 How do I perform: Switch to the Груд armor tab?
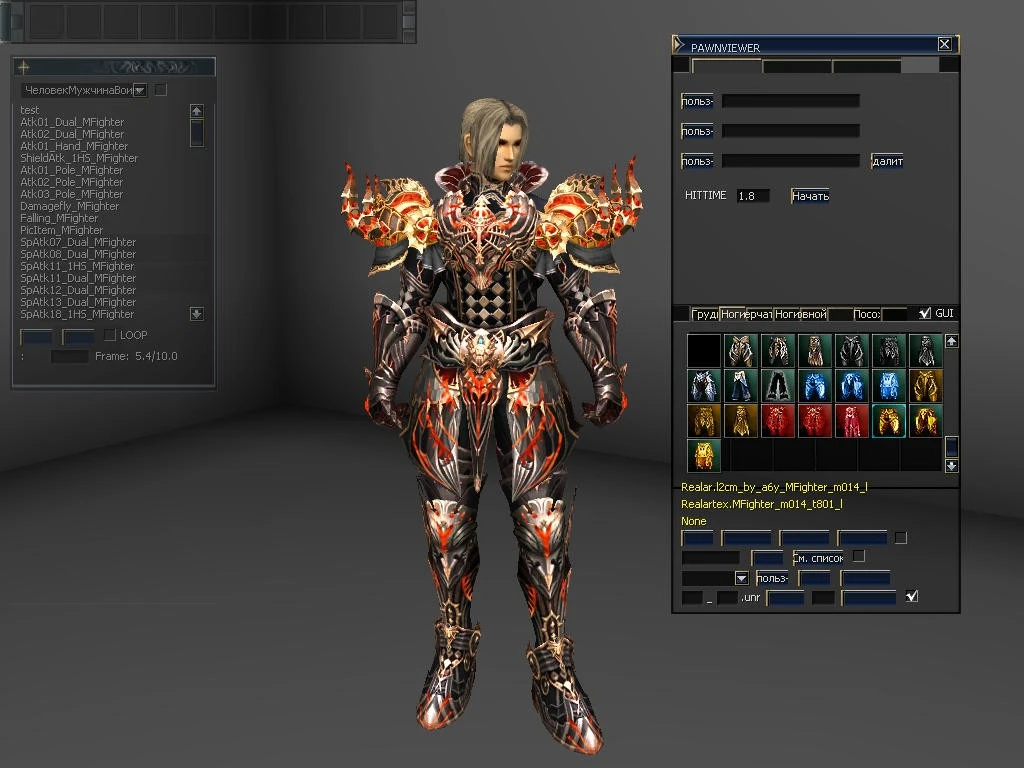pyautogui.click(x=705, y=314)
